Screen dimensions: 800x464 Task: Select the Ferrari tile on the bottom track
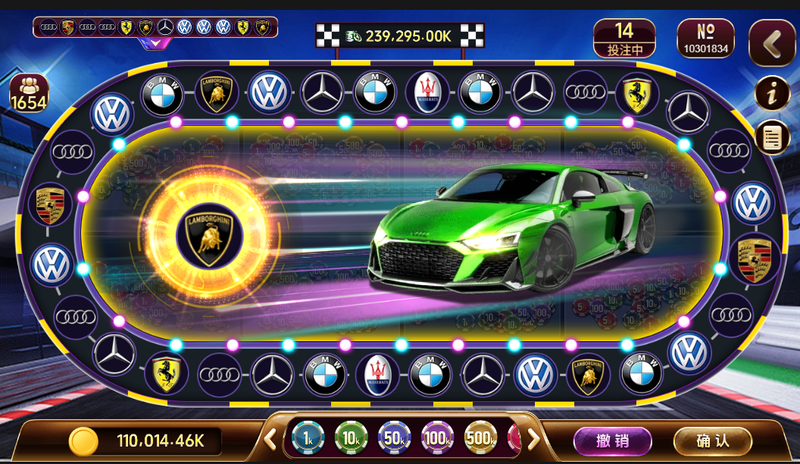(x=165, y=373)
